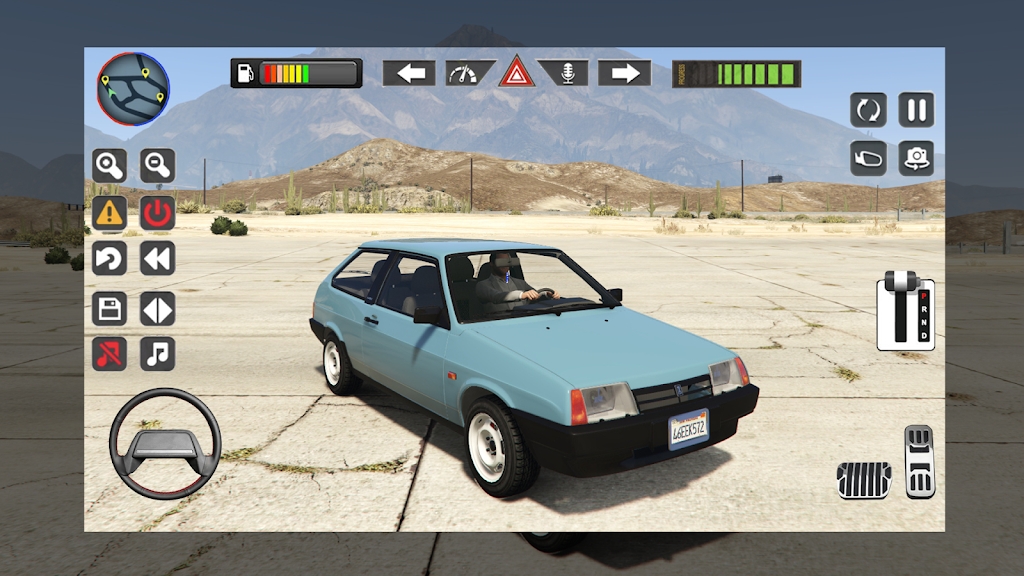Pause the game
Screen dimensions: 1024x576
tap(916, 109)
